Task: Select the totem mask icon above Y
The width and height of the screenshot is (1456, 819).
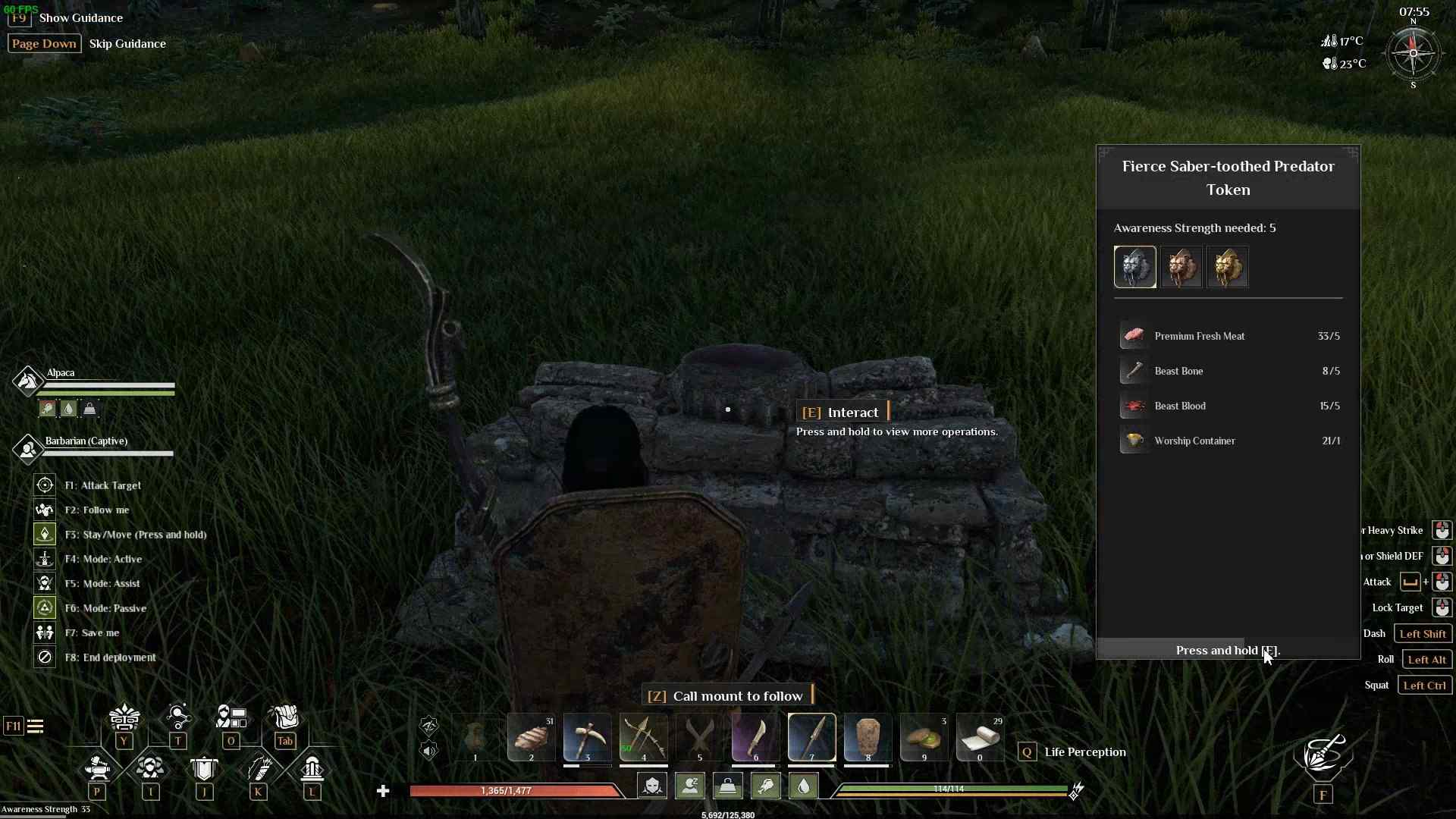Action: pyautogui.click(x=124, y=717)
